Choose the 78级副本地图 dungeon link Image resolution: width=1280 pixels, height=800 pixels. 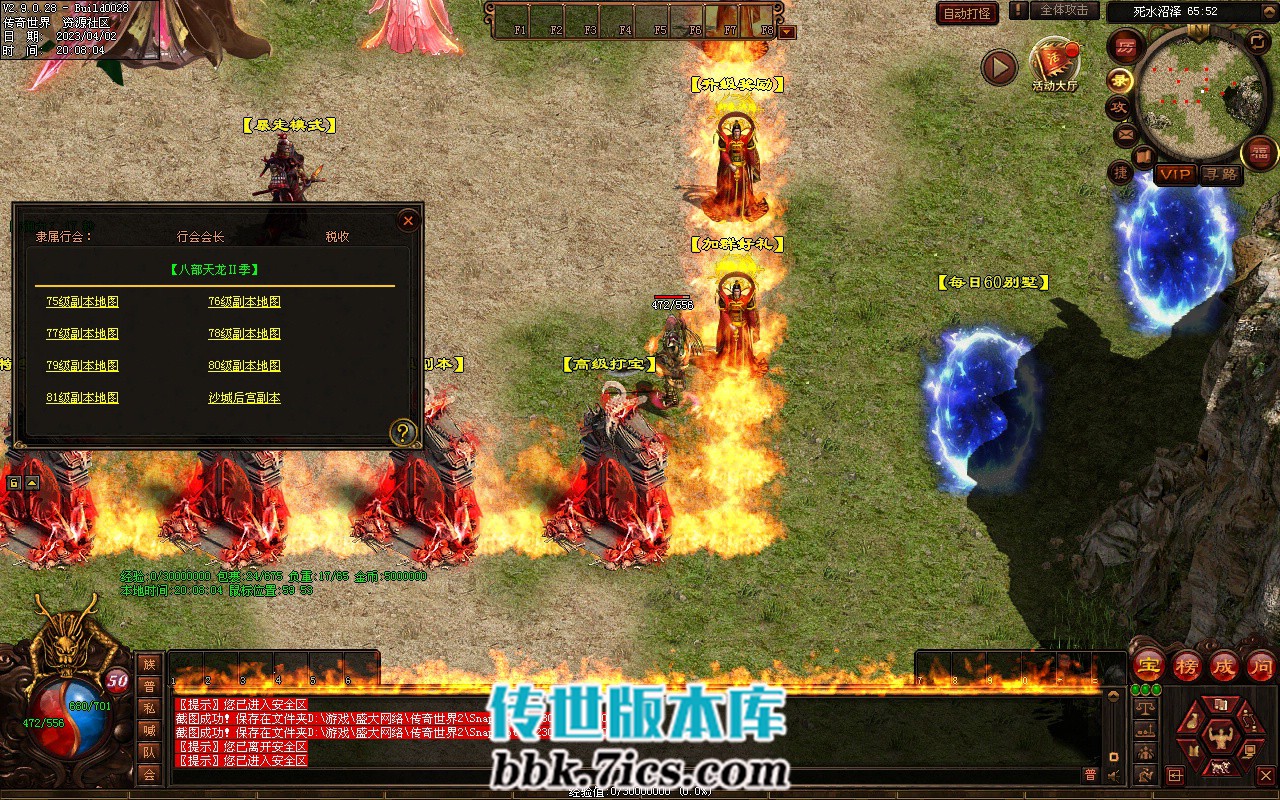pos(244,334)
